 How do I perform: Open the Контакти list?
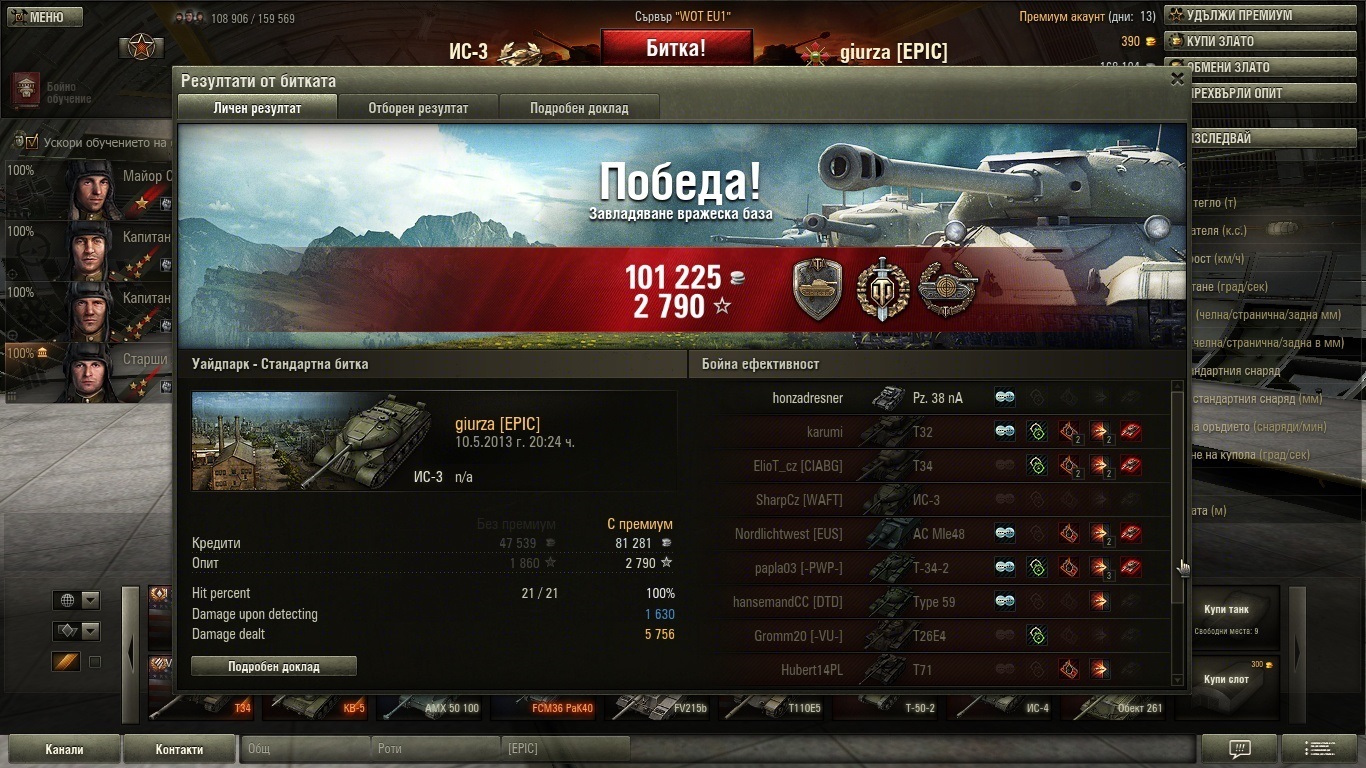pos(179,749)
